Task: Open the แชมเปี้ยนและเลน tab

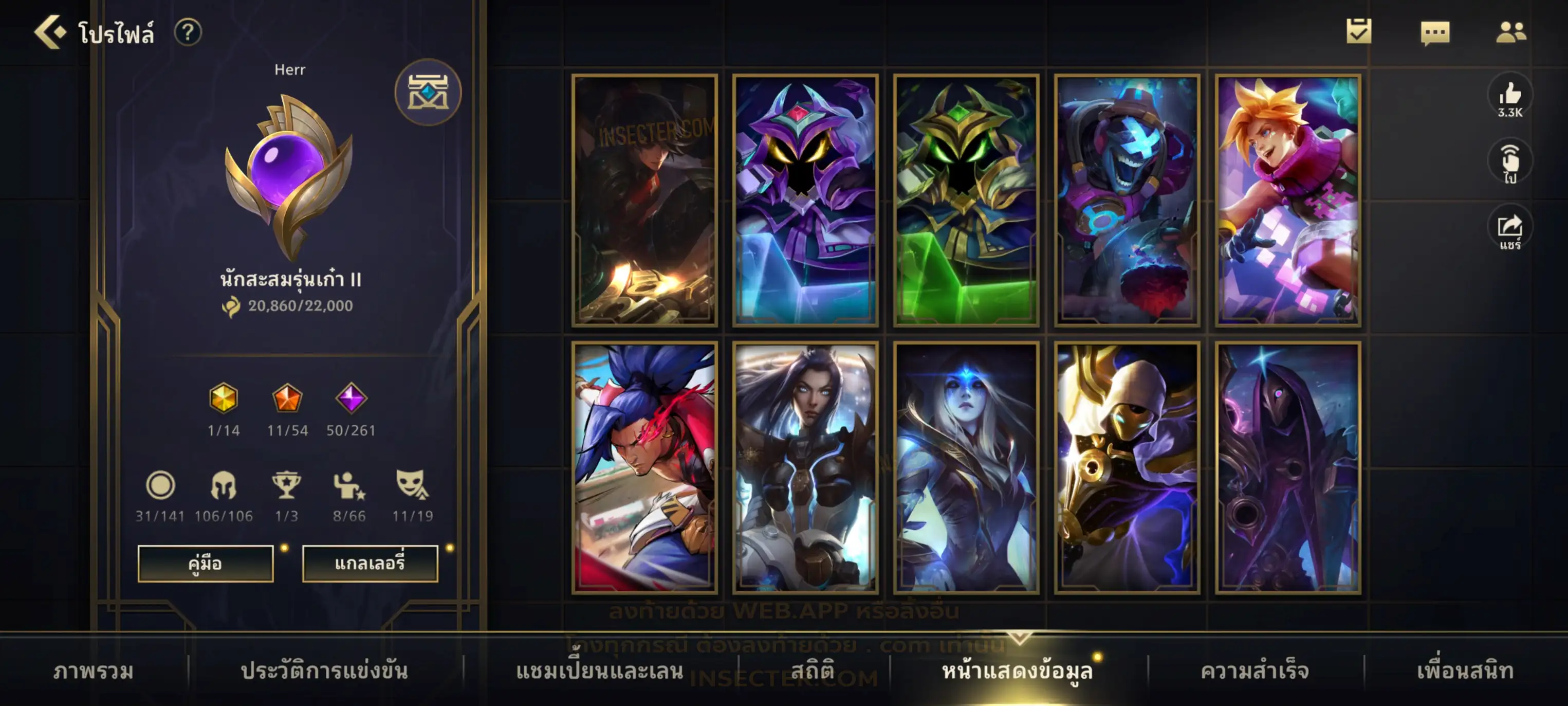Action: click(599, 671)
